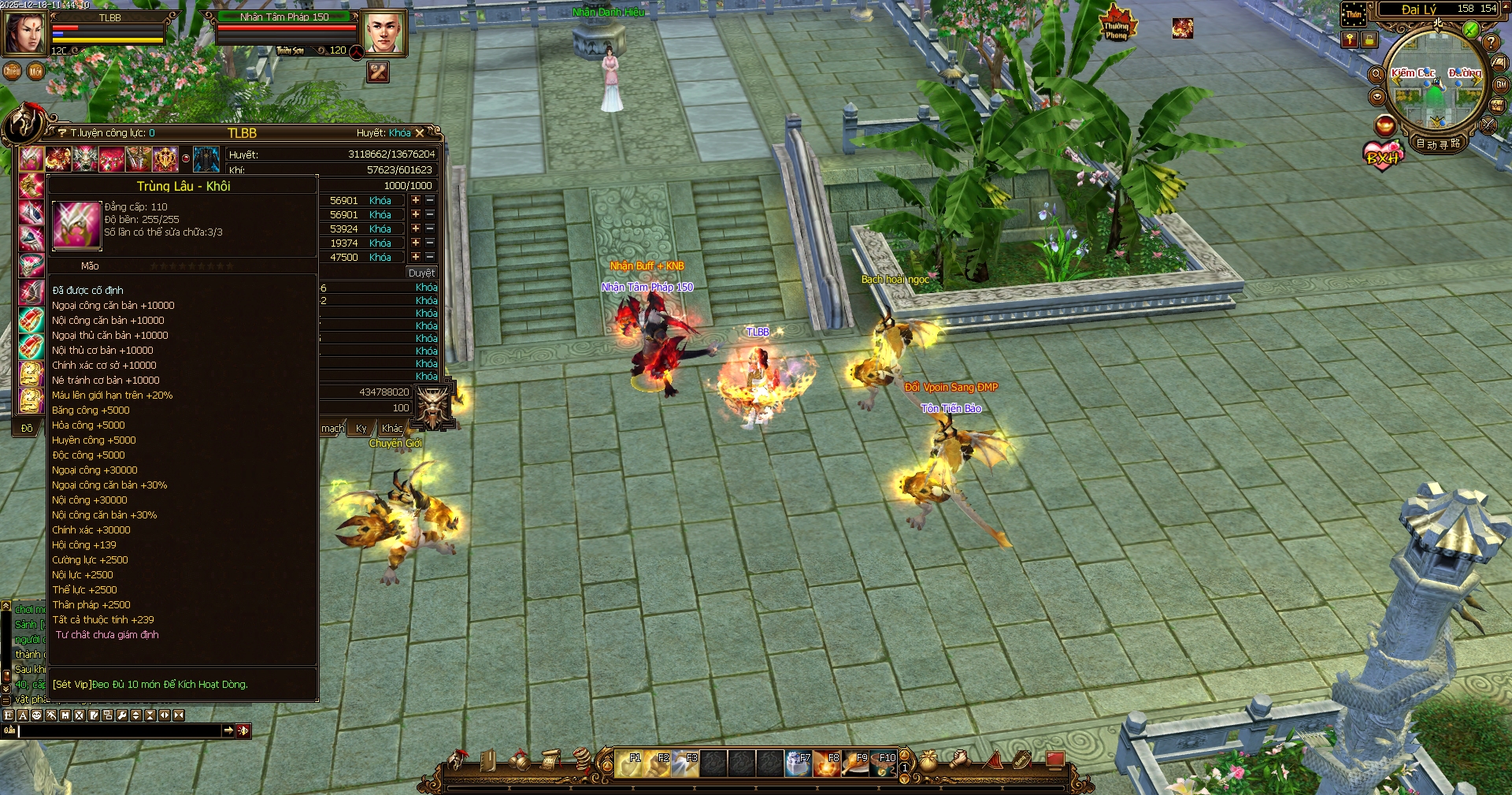Click the chat text input field
1512x795 pixels.
(x=120, y=731)
